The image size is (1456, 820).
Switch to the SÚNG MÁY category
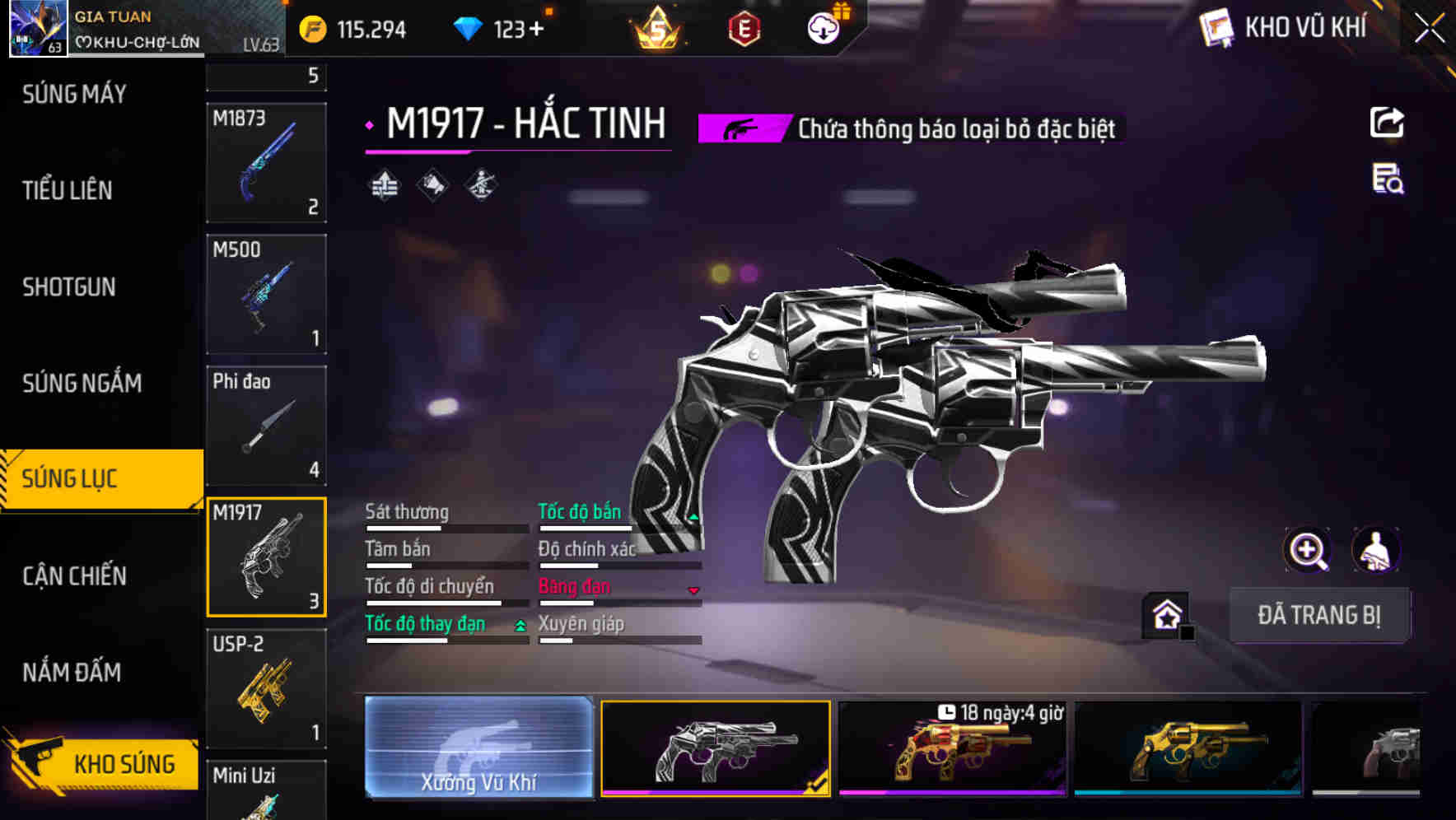pos(74,95)
